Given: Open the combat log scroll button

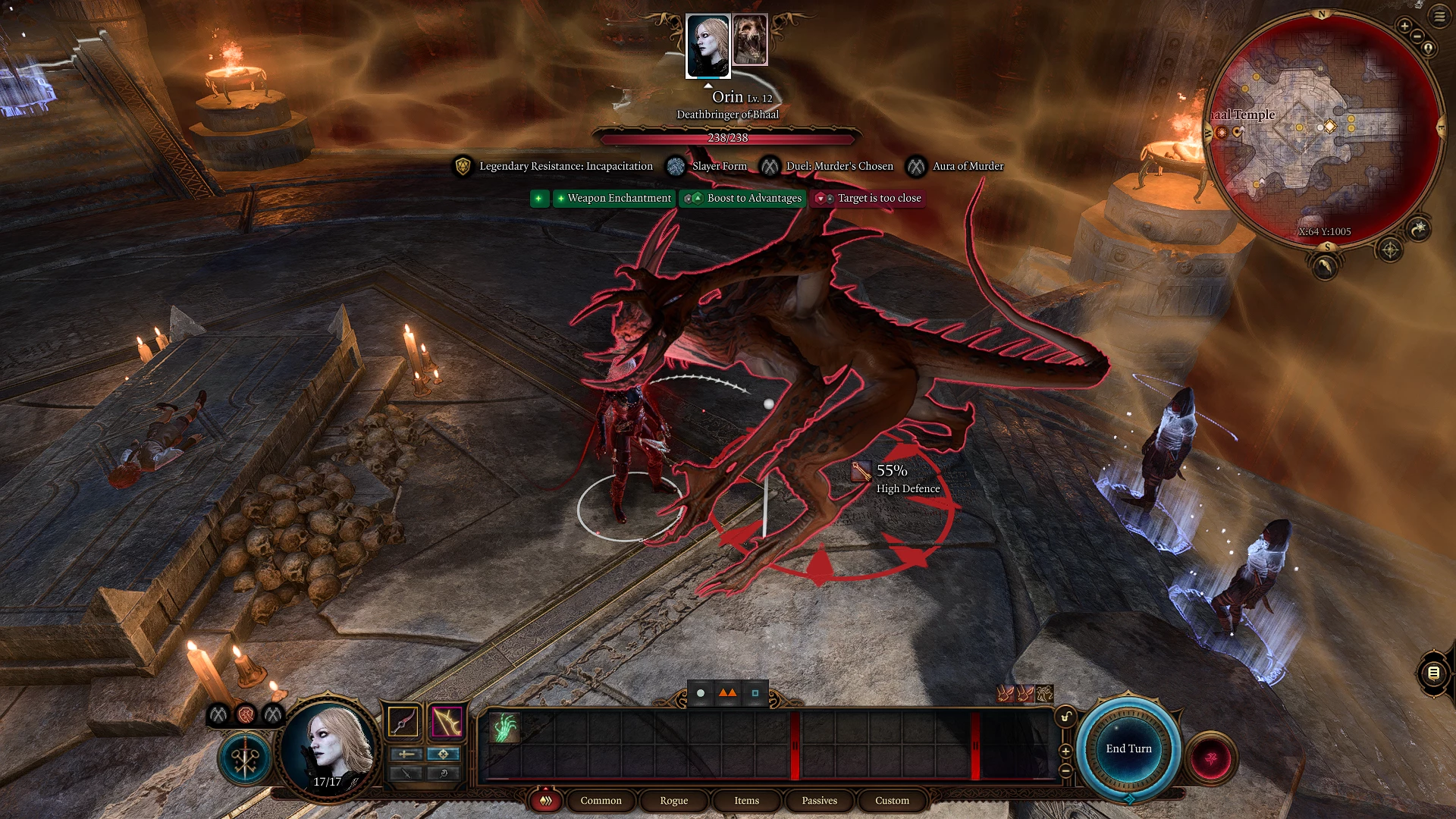Looking at the screenshot, I should point(1433,673).
